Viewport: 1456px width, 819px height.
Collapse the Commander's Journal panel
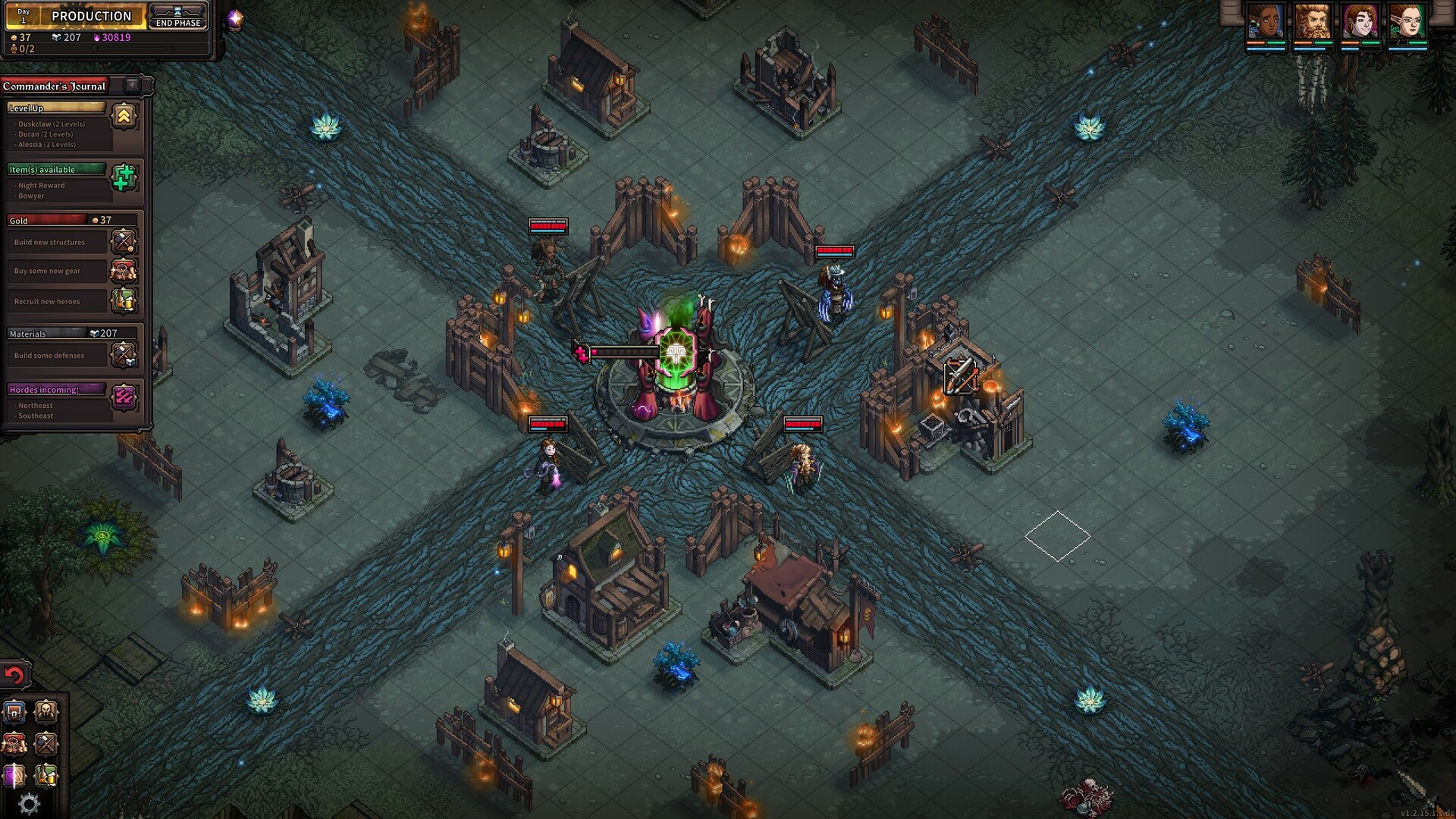click(130, 86)
